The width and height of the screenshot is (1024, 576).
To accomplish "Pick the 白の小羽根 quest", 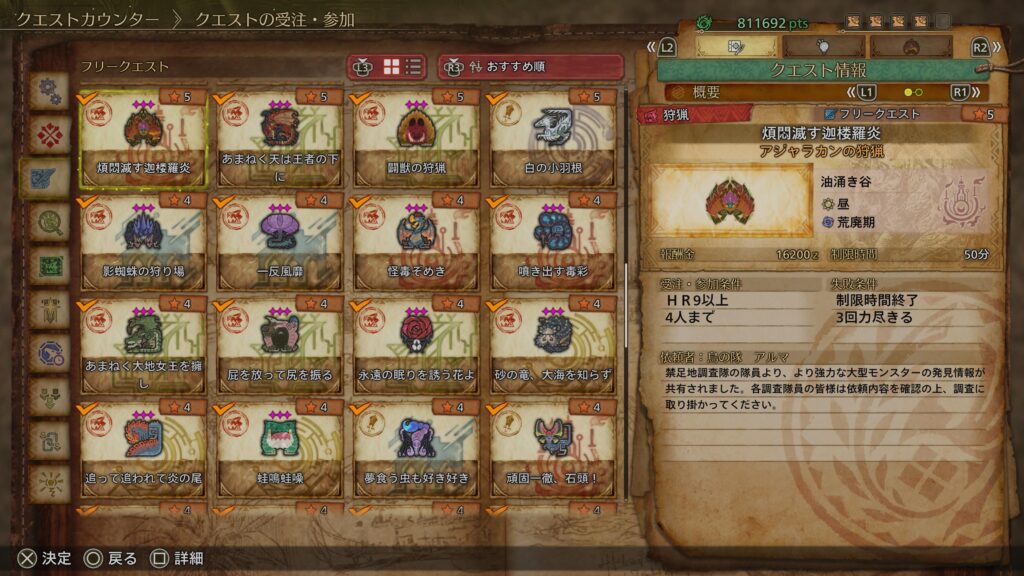I will (x=551, y=140).
